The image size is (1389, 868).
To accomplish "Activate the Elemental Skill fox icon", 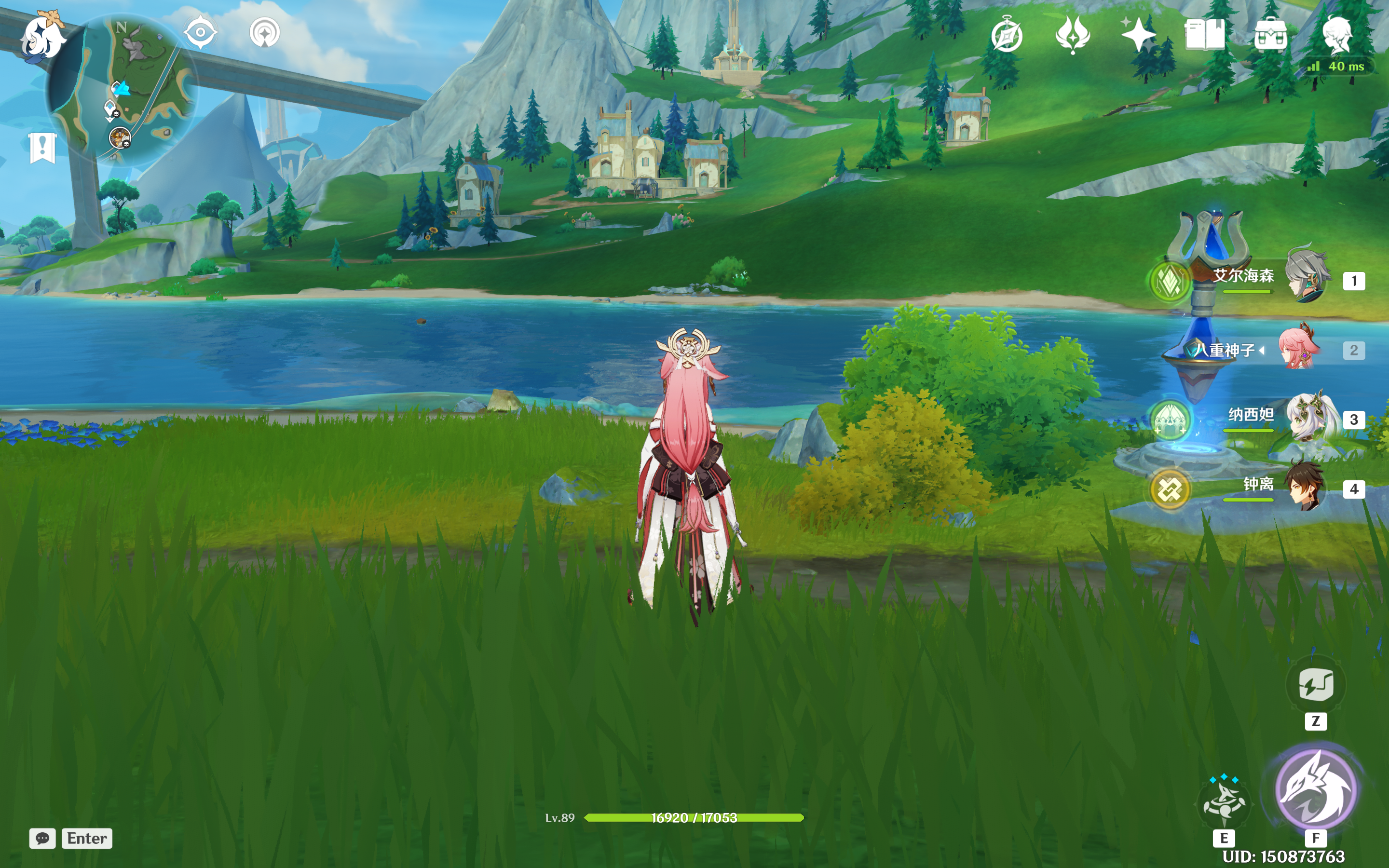I will [1224, 804].
